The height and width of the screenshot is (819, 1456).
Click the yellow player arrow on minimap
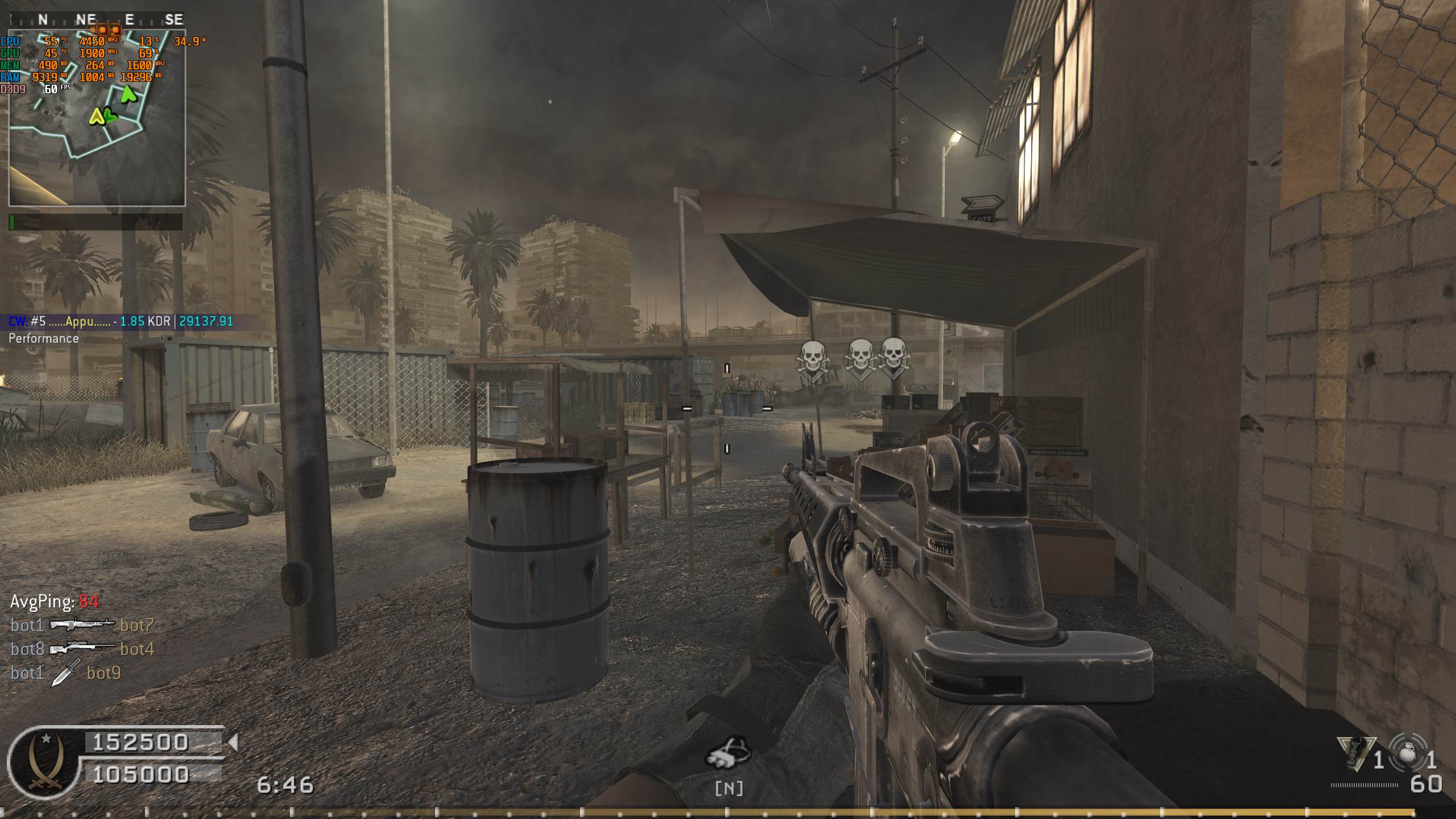[x=96, y=117]
